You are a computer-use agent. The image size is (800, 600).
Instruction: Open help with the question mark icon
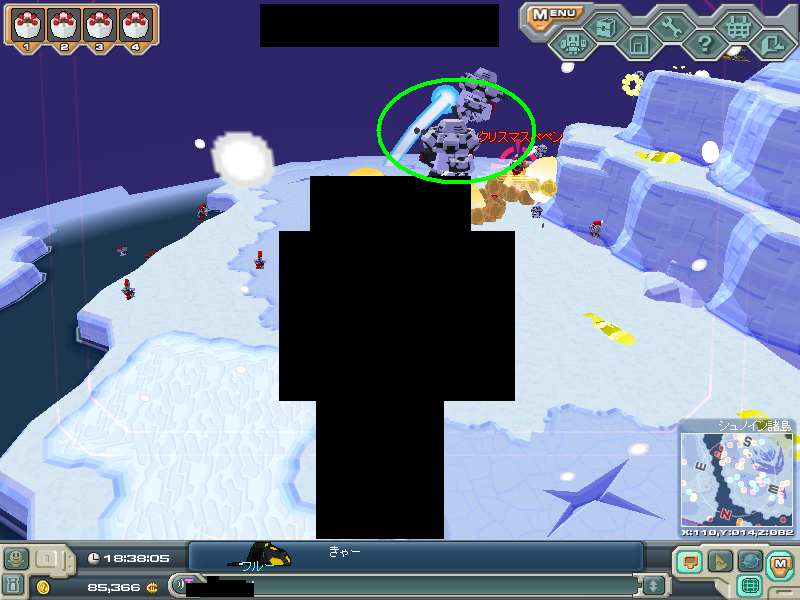click(x=704, y=44)
